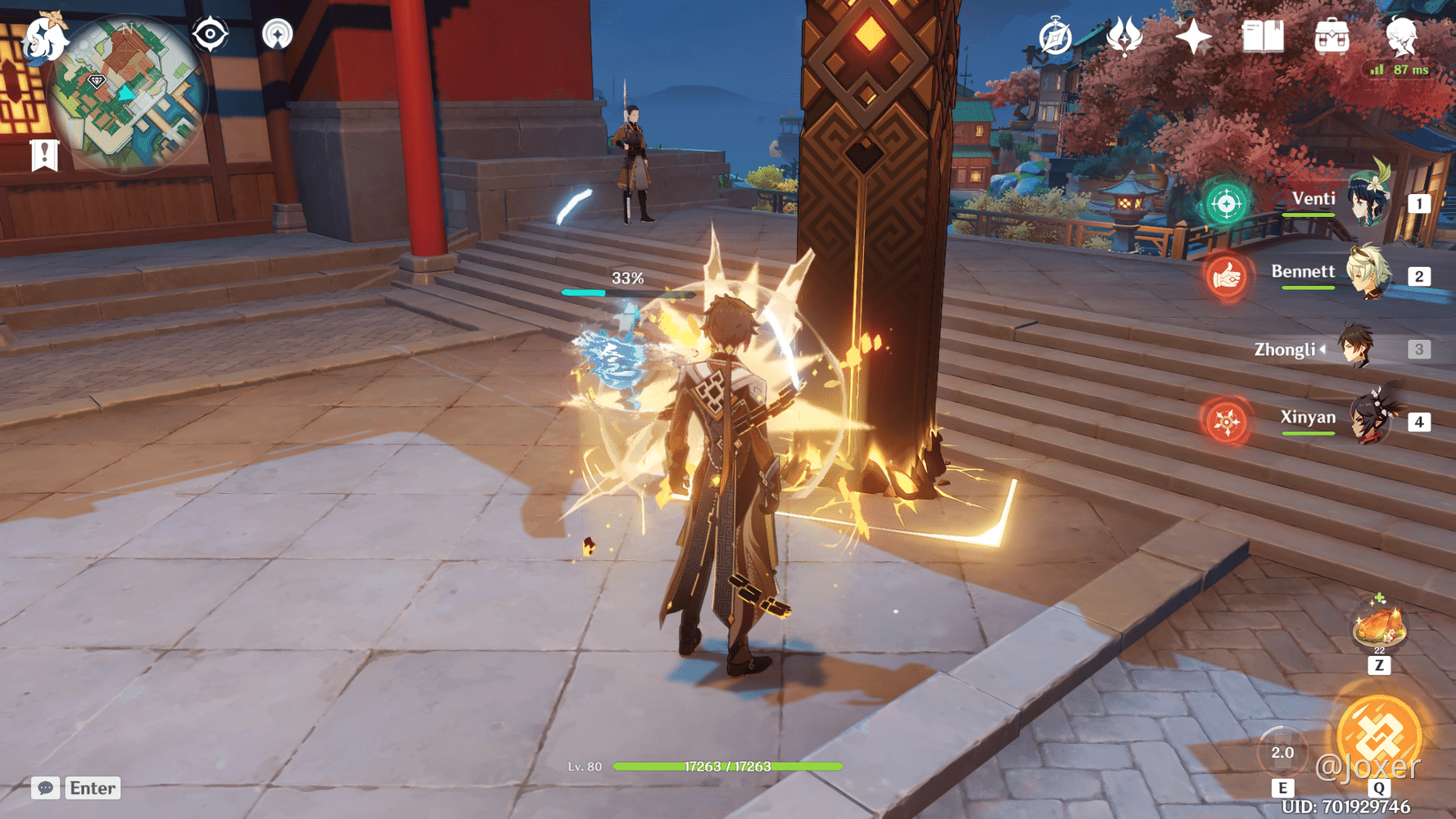Click Bennett's red element status icon

[1228, 278]
